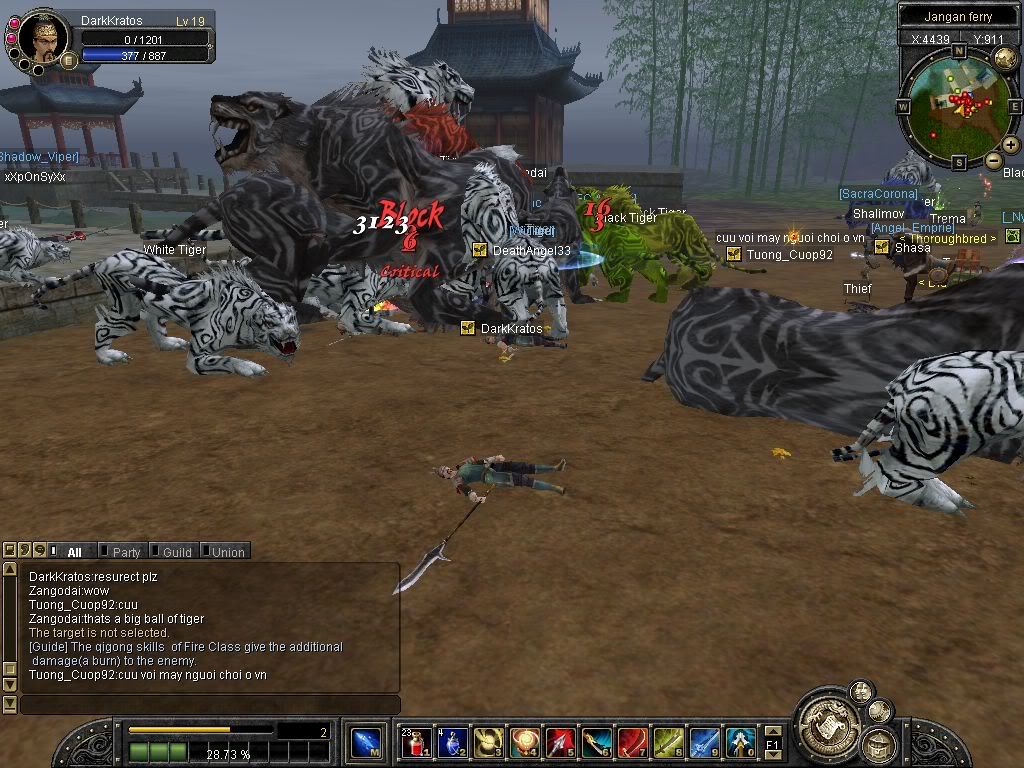Activate the green sword skill in slot 8

pos(669,743)
